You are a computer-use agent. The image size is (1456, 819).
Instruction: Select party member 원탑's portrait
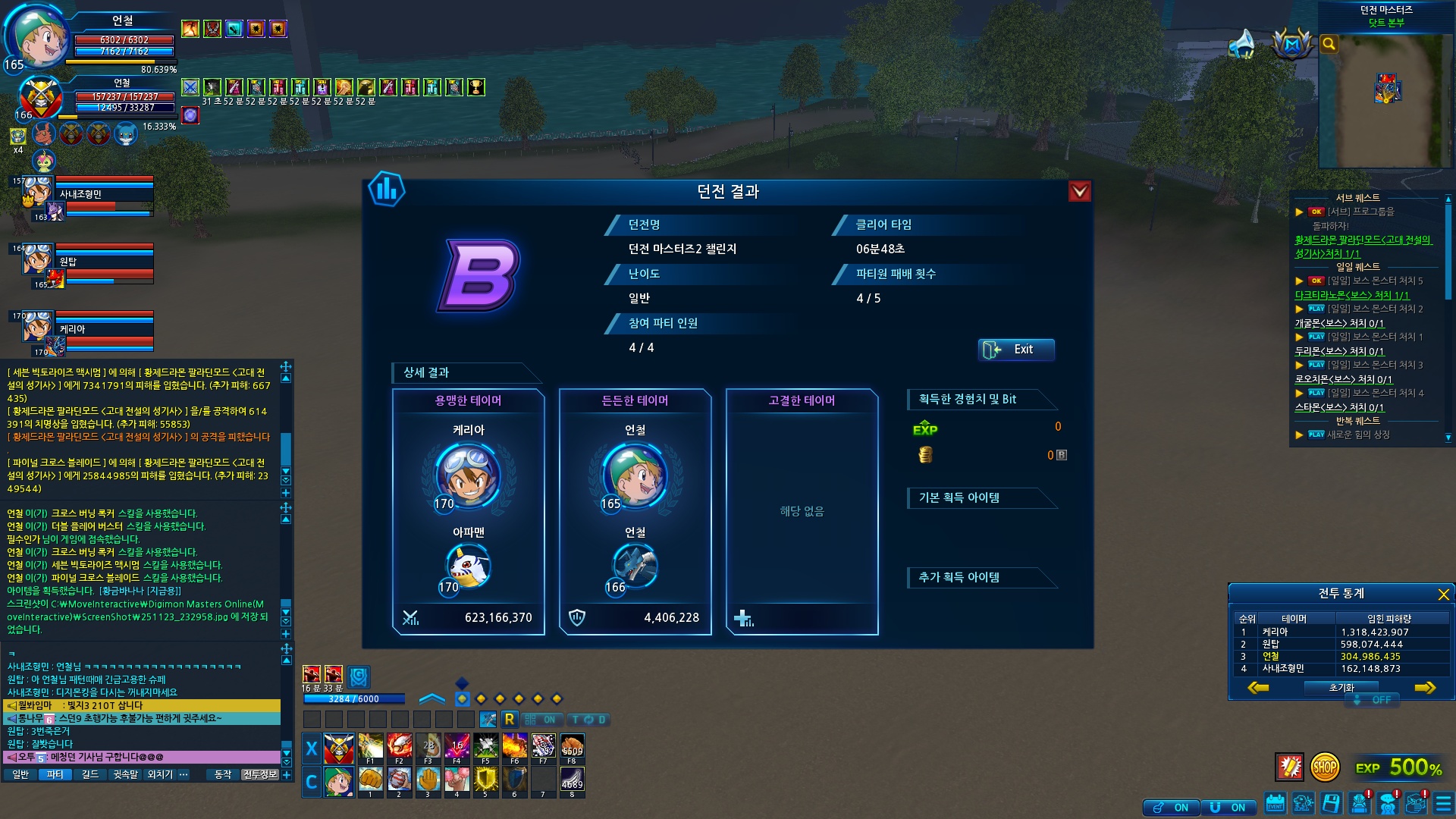(x=37, y=262)
